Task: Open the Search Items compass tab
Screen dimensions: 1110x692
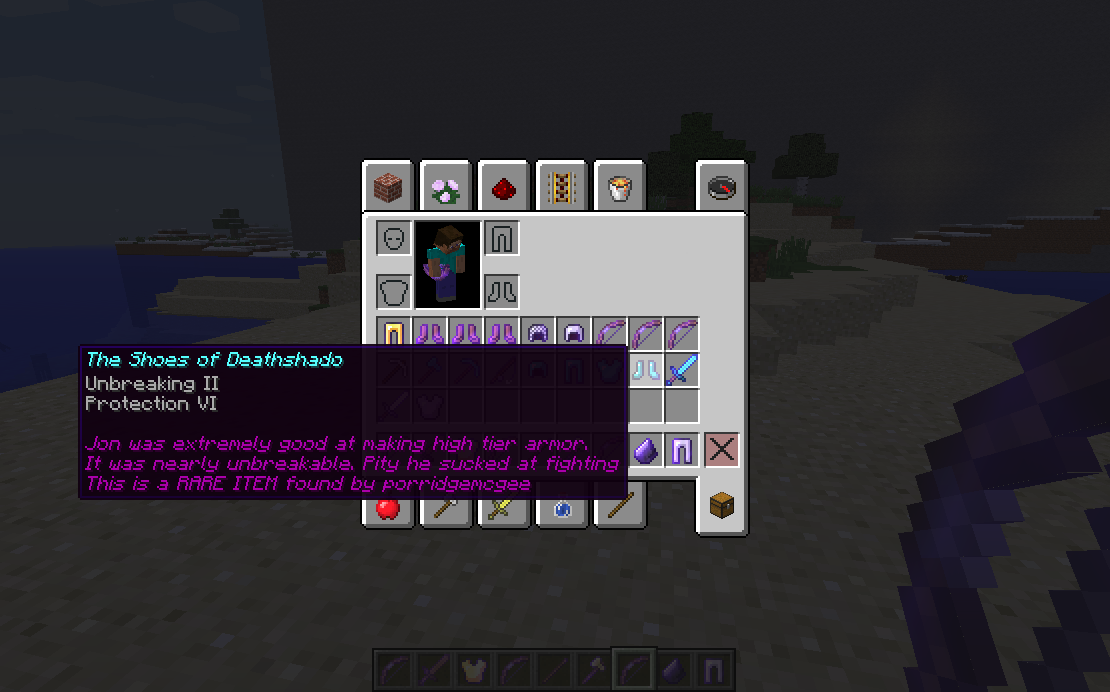Action: point(722,187)
